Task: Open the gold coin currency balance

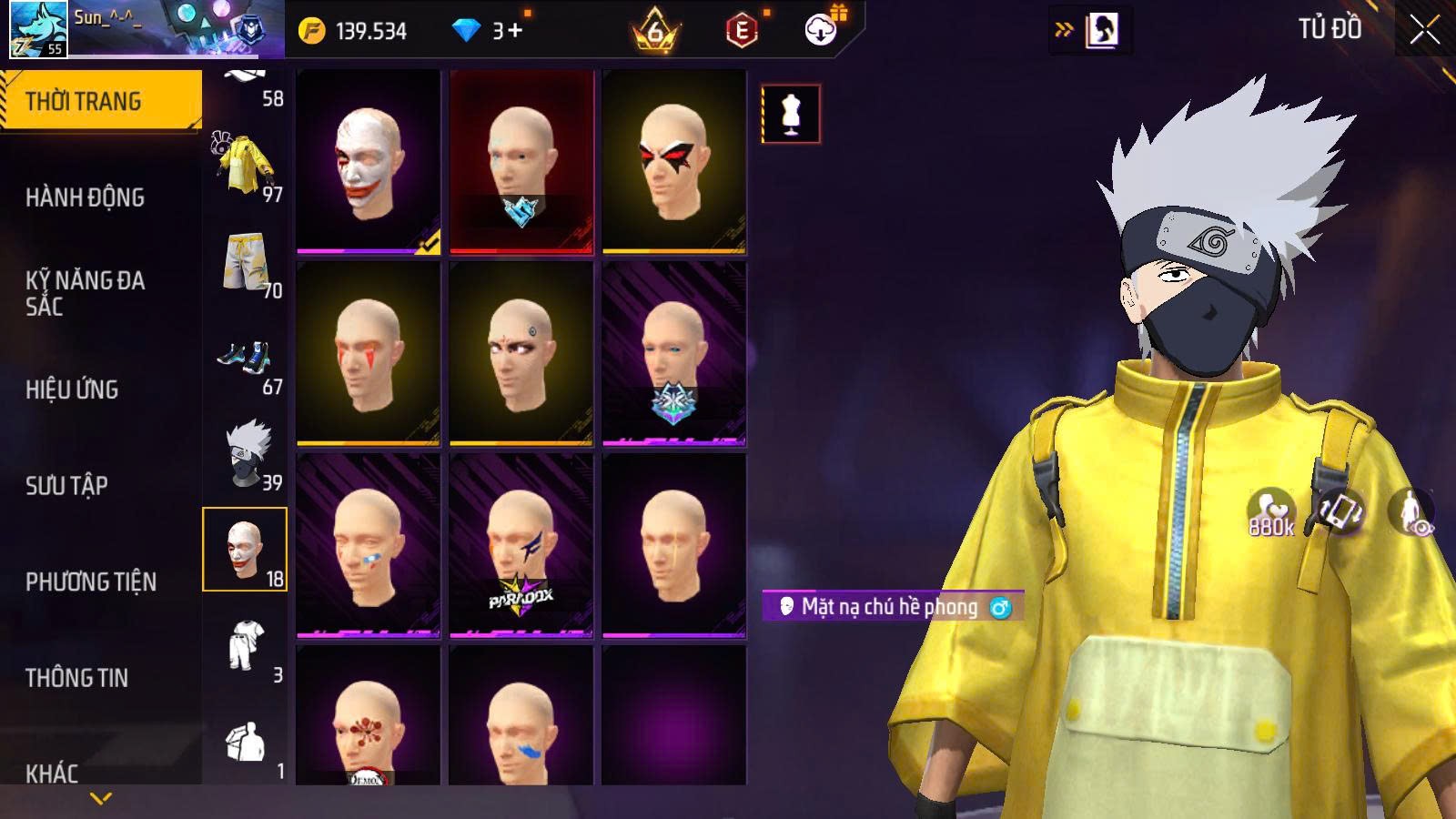Action: (353, 31)
